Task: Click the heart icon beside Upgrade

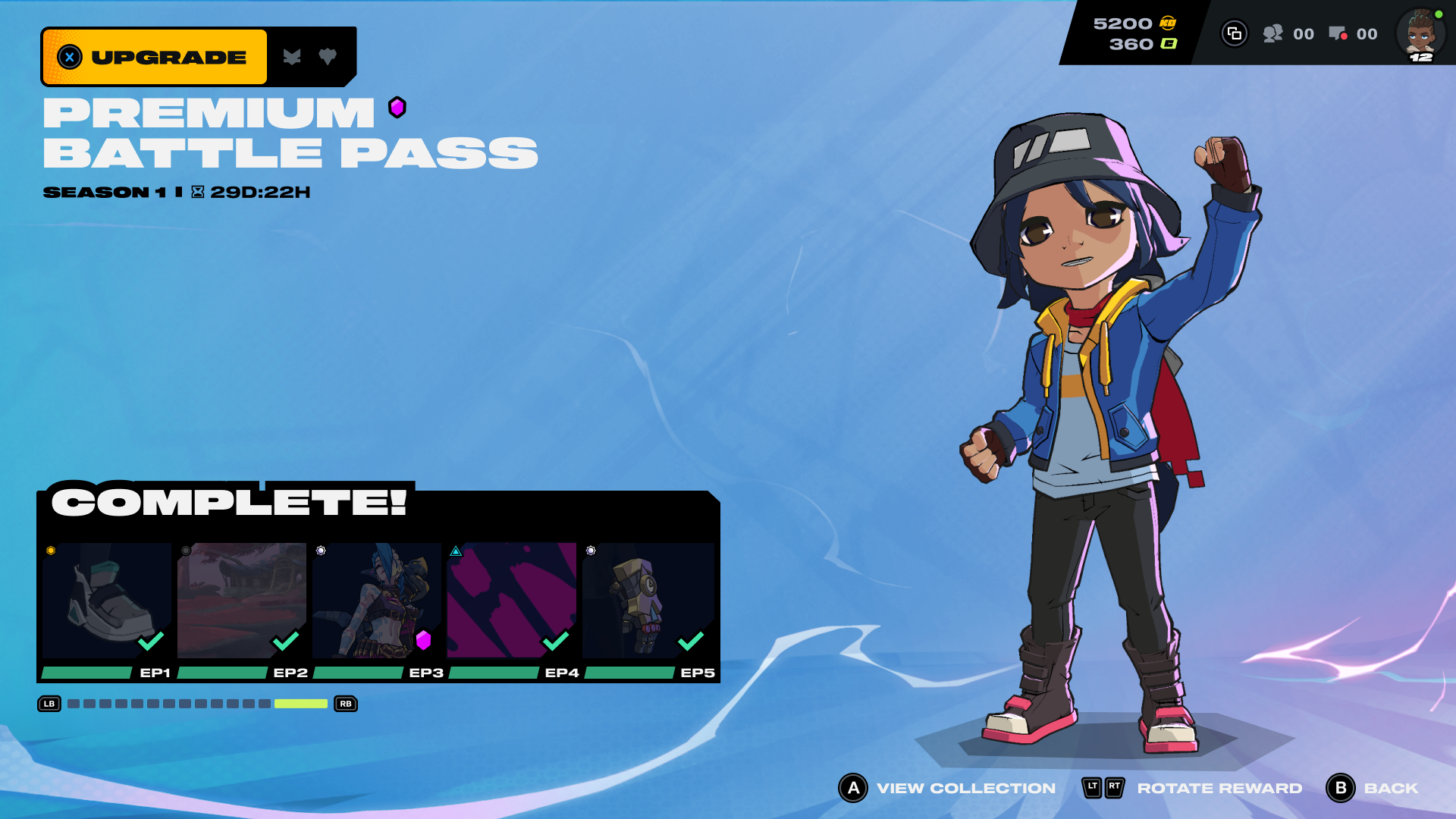Action: coord(328,57)
